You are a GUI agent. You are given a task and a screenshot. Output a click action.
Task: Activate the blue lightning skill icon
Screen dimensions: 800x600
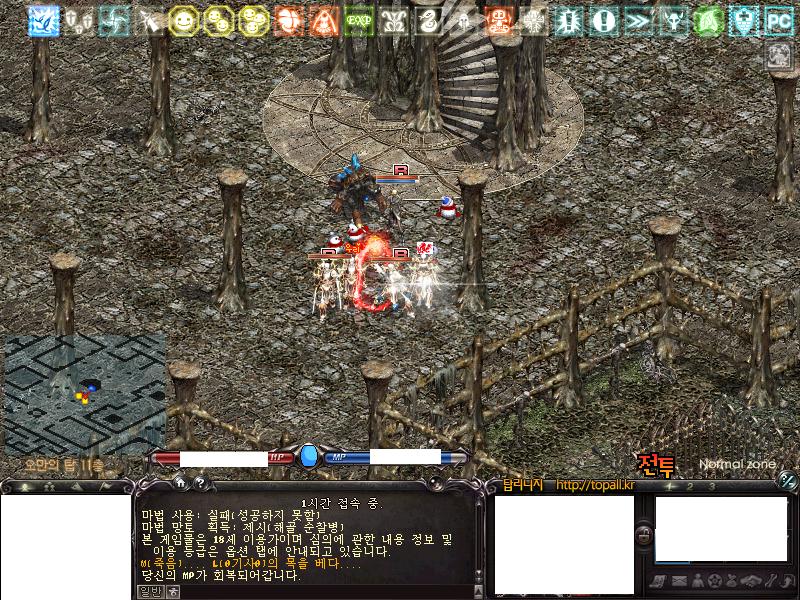(x=43, y=19)
